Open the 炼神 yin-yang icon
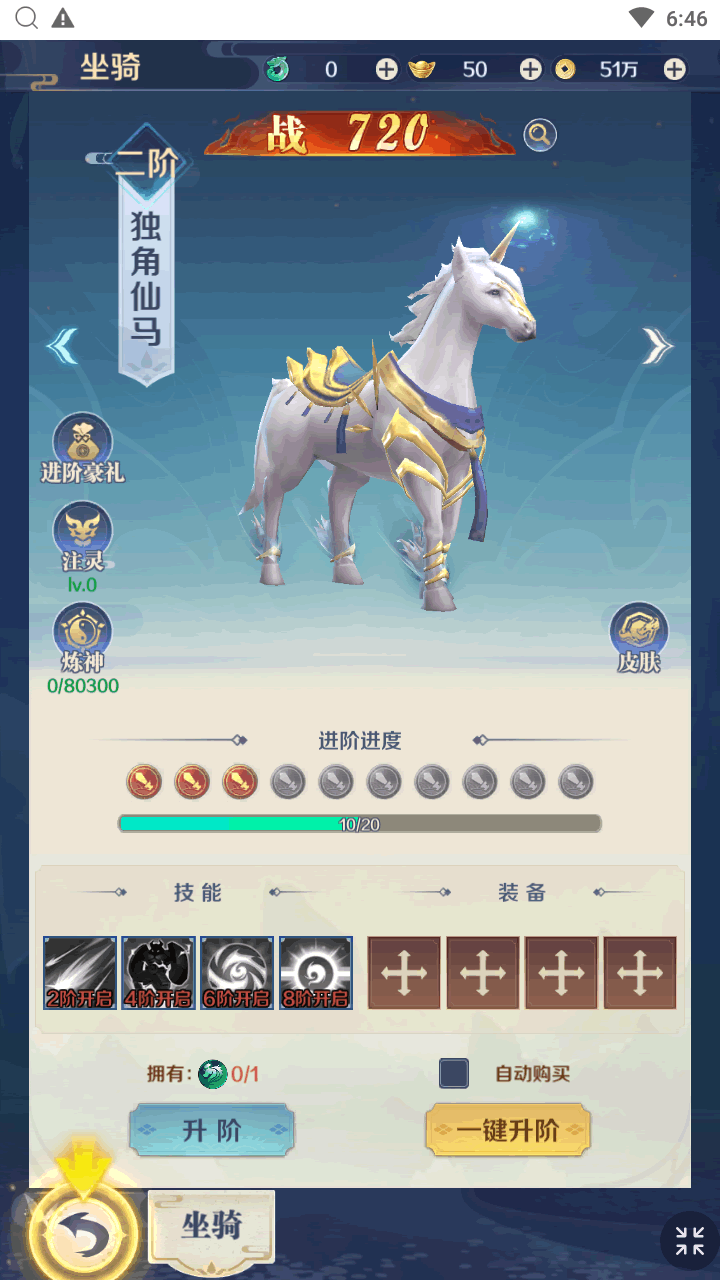 [x=82, y=632]
